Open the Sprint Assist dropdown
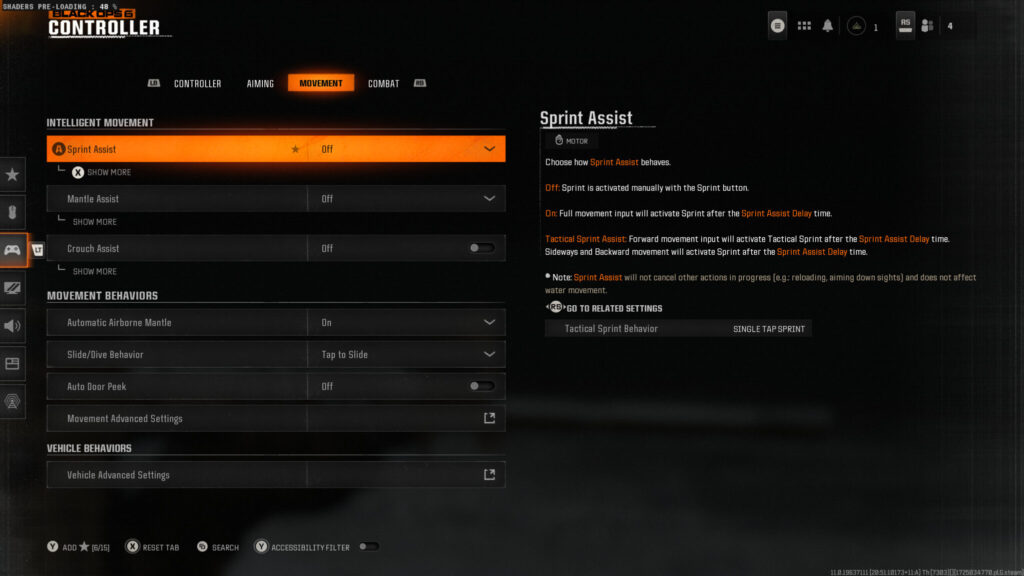The width and height of the screenshot is (1024, 576). click(405, 149)
